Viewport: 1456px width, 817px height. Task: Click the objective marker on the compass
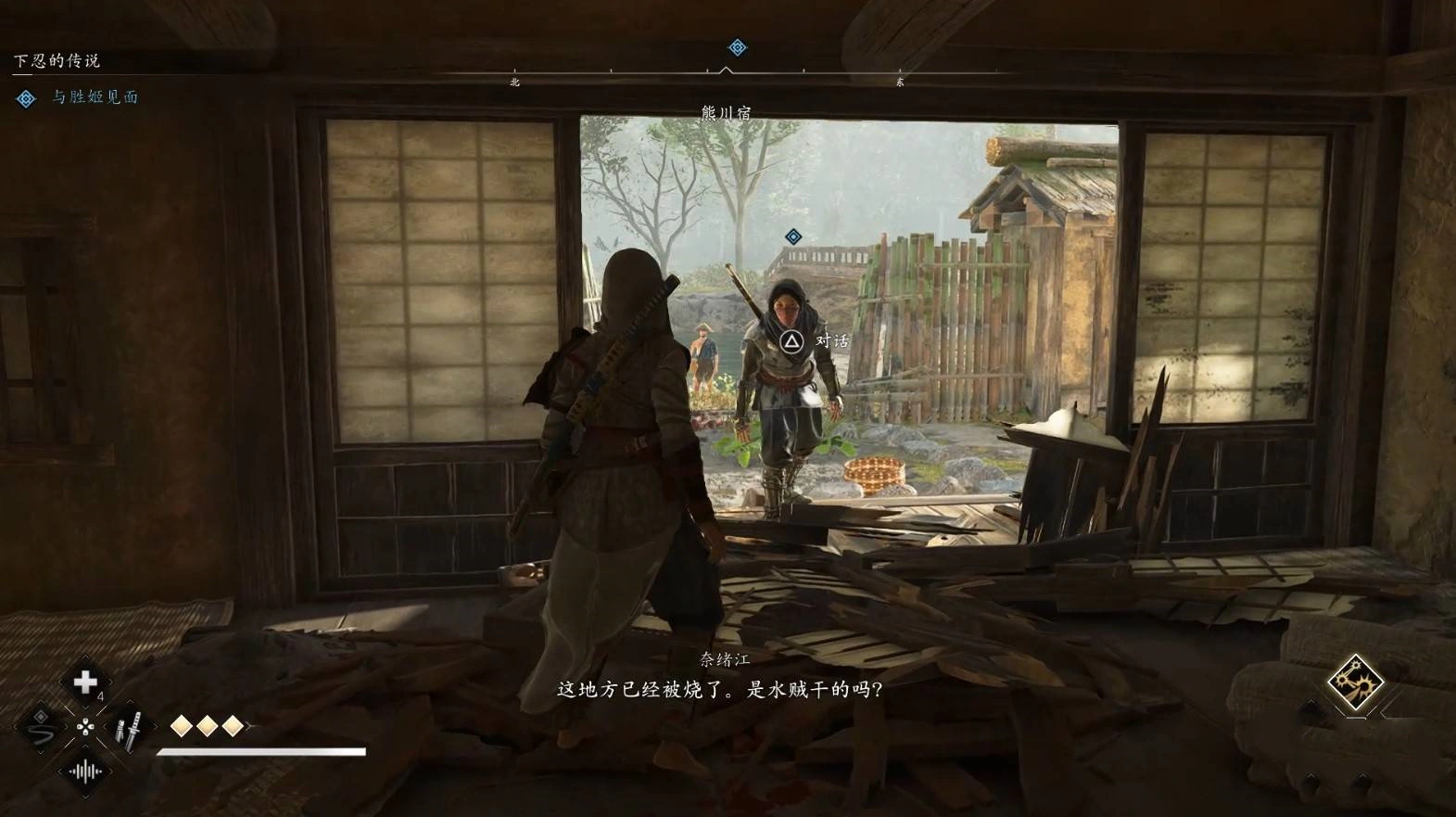[737, 47]
